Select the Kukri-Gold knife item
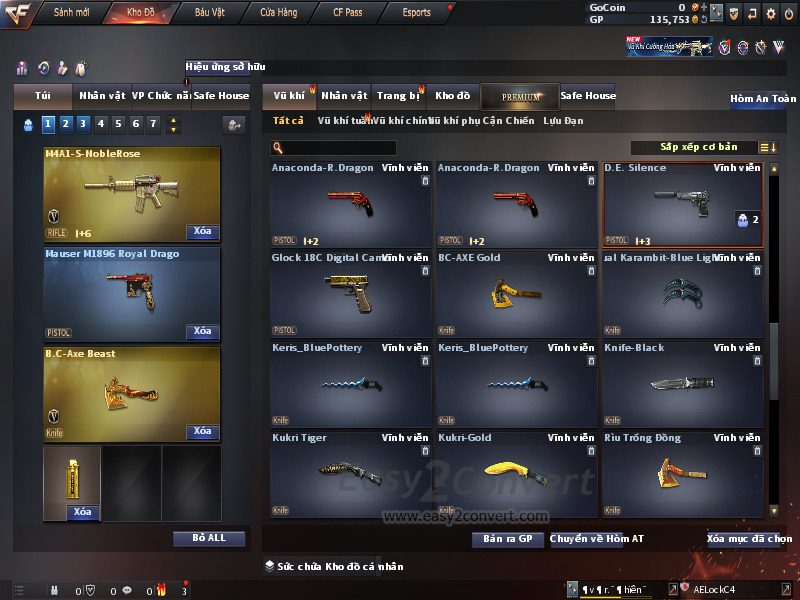Image resolution: width=800 pixels, height=600 pixels. [x=516, y=473]
